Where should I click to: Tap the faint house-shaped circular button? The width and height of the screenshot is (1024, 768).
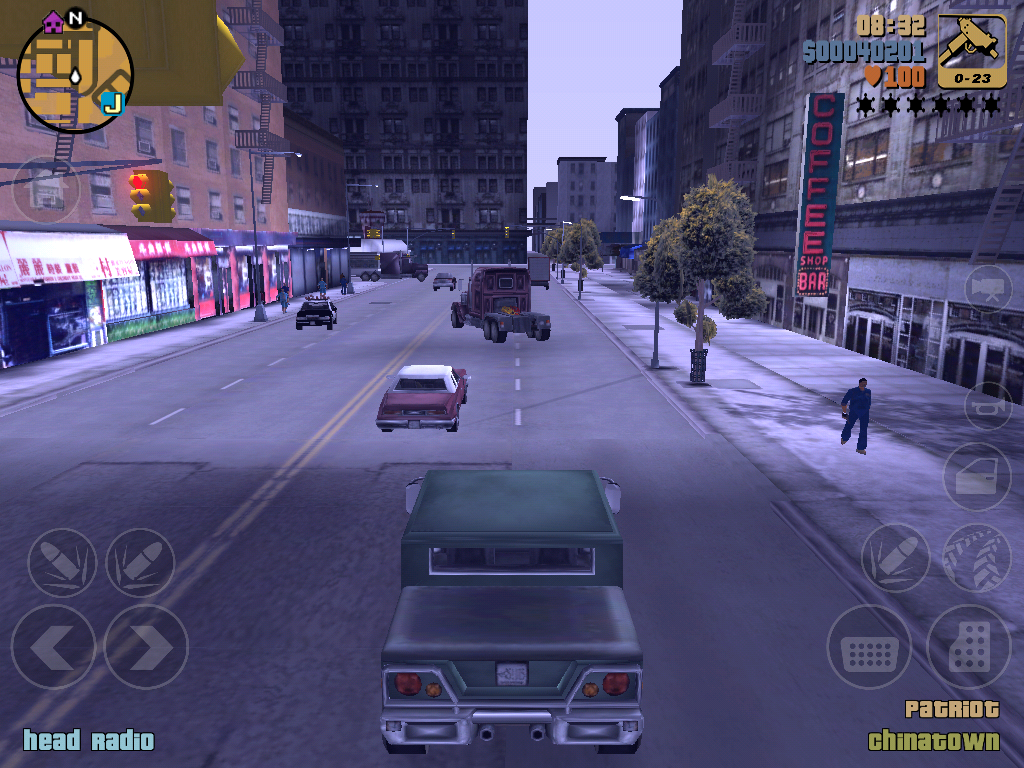click(x=46, y=190)
